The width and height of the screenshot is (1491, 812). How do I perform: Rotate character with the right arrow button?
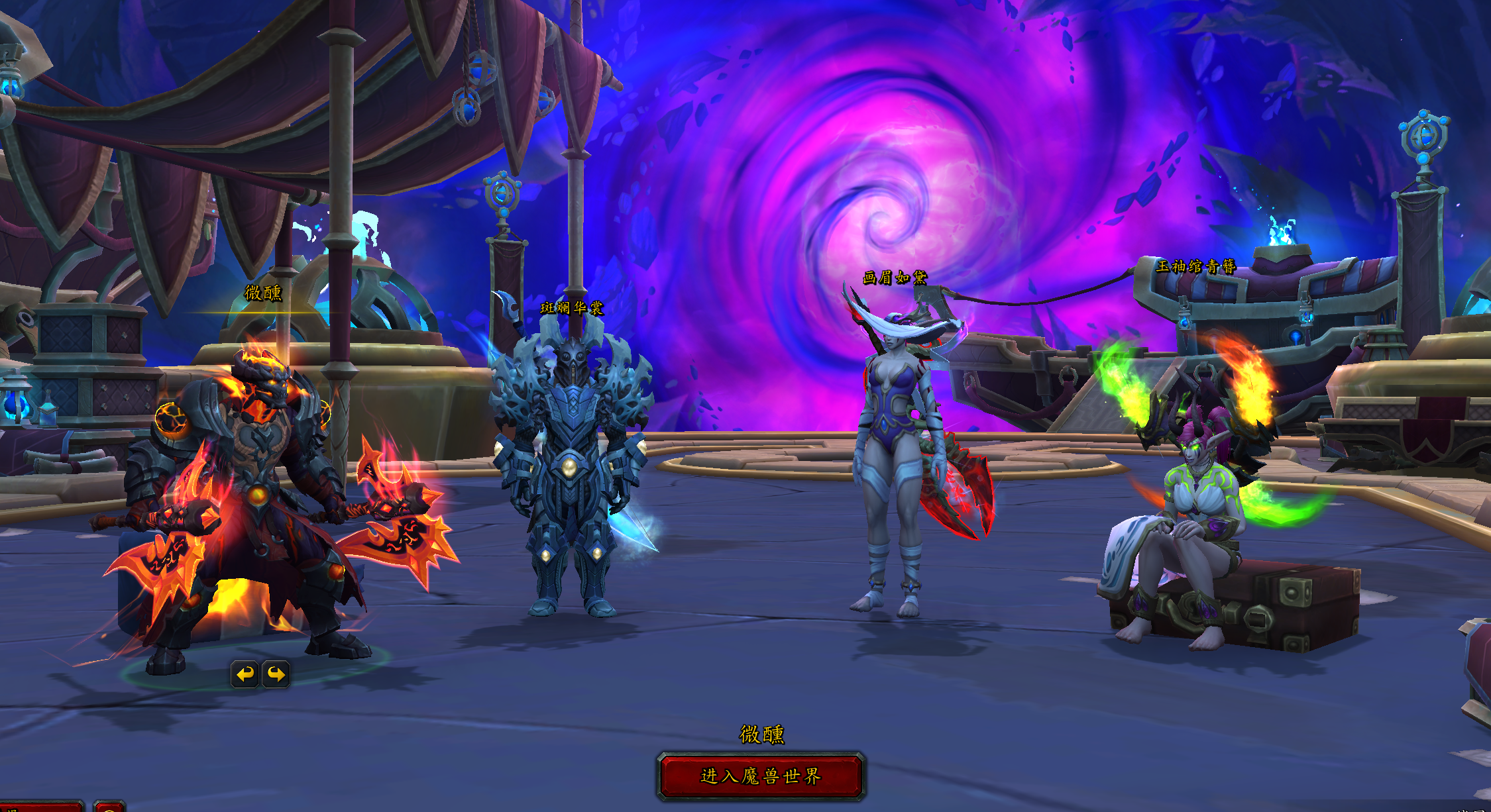click(x=276, y=674)
